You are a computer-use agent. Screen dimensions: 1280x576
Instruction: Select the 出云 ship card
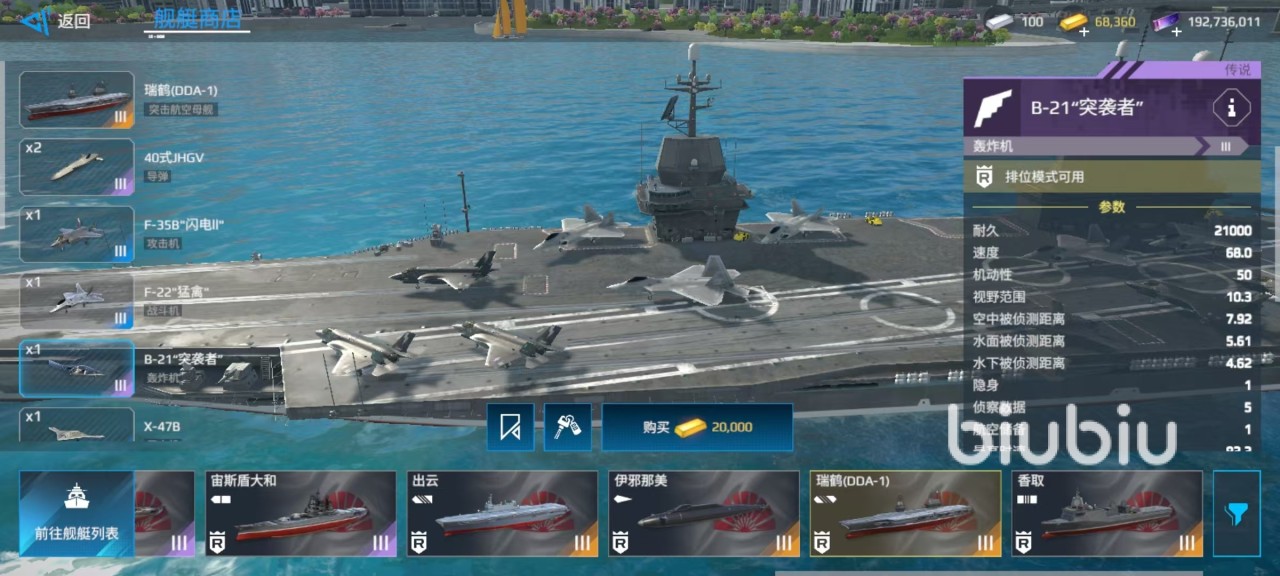tap(502, 514)
